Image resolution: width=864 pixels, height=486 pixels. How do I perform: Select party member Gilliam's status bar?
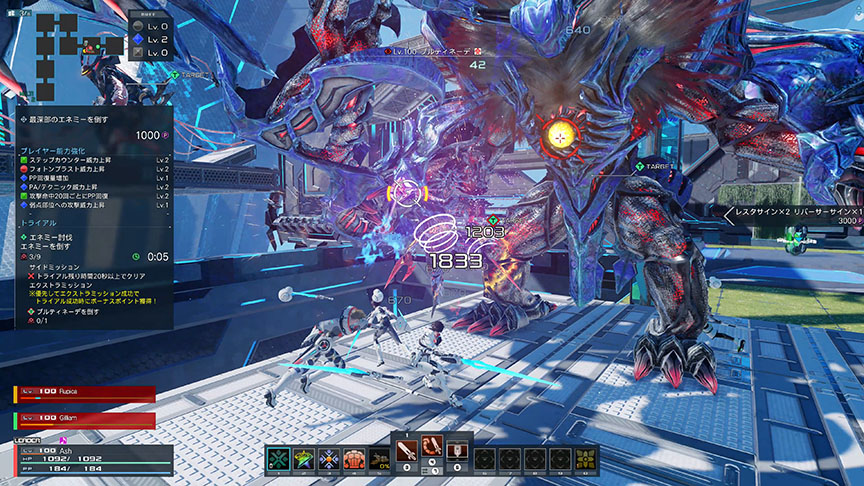pos(85,420)
